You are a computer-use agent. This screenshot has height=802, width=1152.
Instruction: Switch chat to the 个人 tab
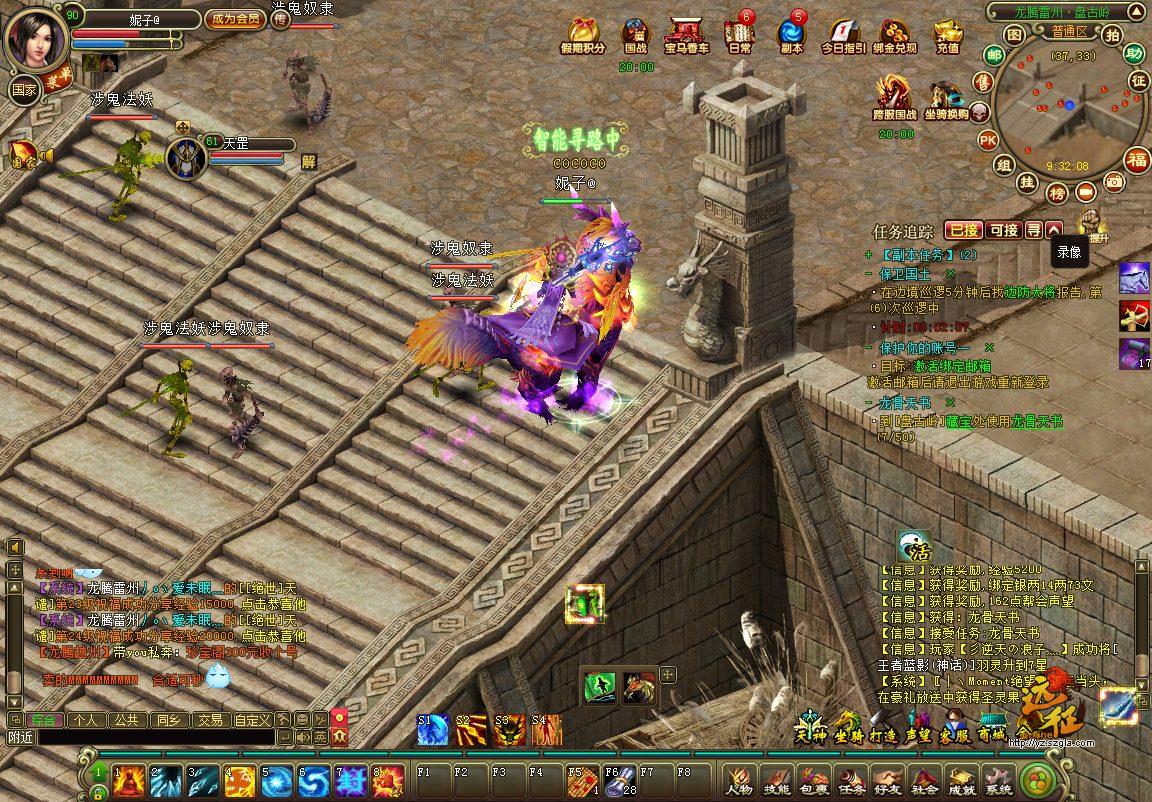pyautogui.click(x=86, y=719)
